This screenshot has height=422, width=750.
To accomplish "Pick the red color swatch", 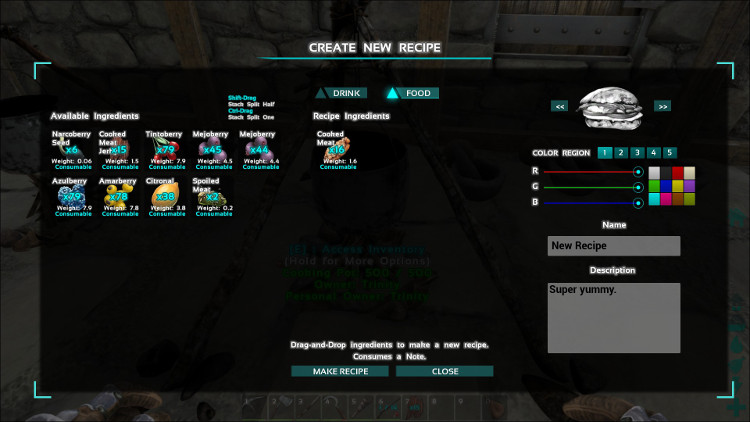I will (677, 172).
